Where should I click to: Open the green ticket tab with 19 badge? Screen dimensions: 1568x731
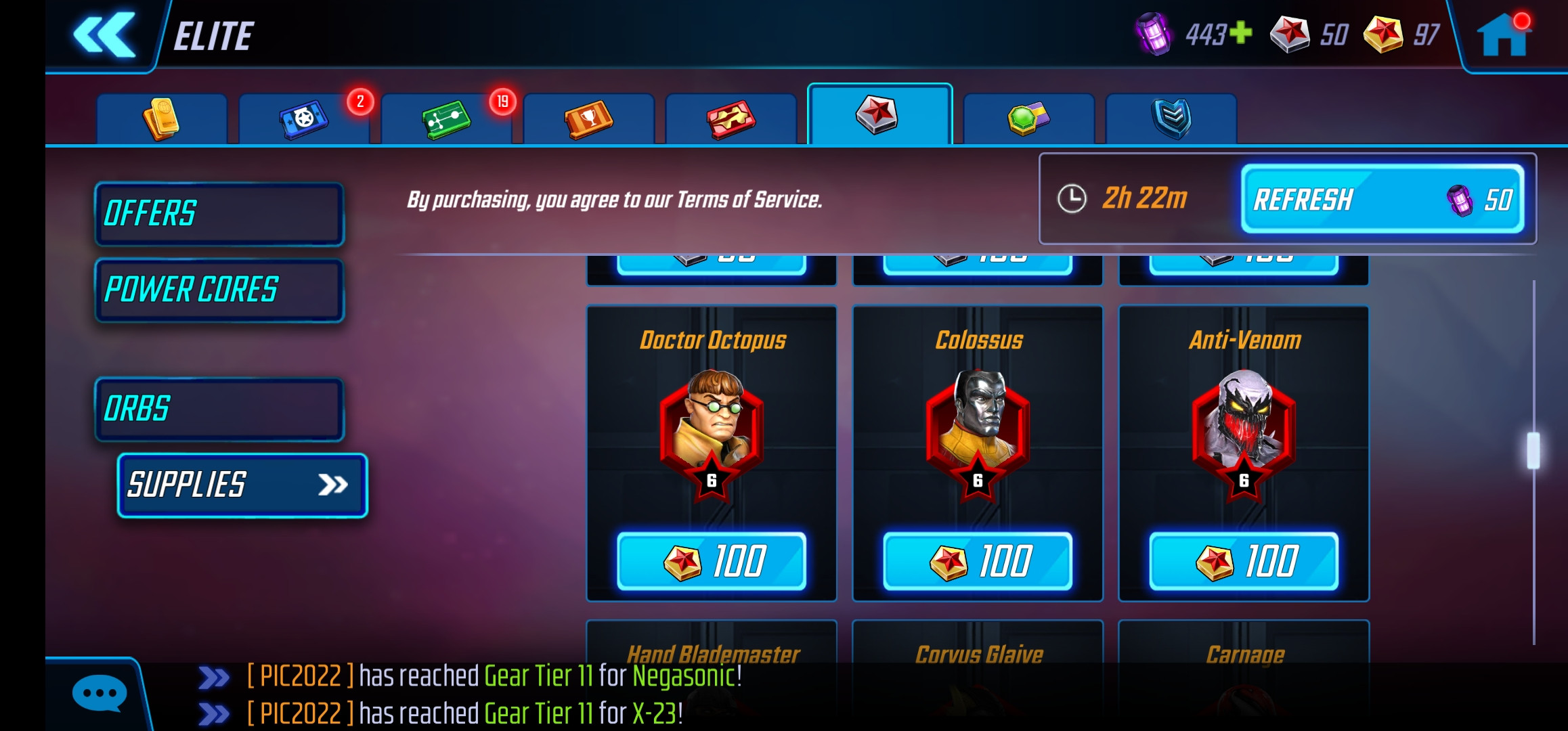(x=447, y=118)
